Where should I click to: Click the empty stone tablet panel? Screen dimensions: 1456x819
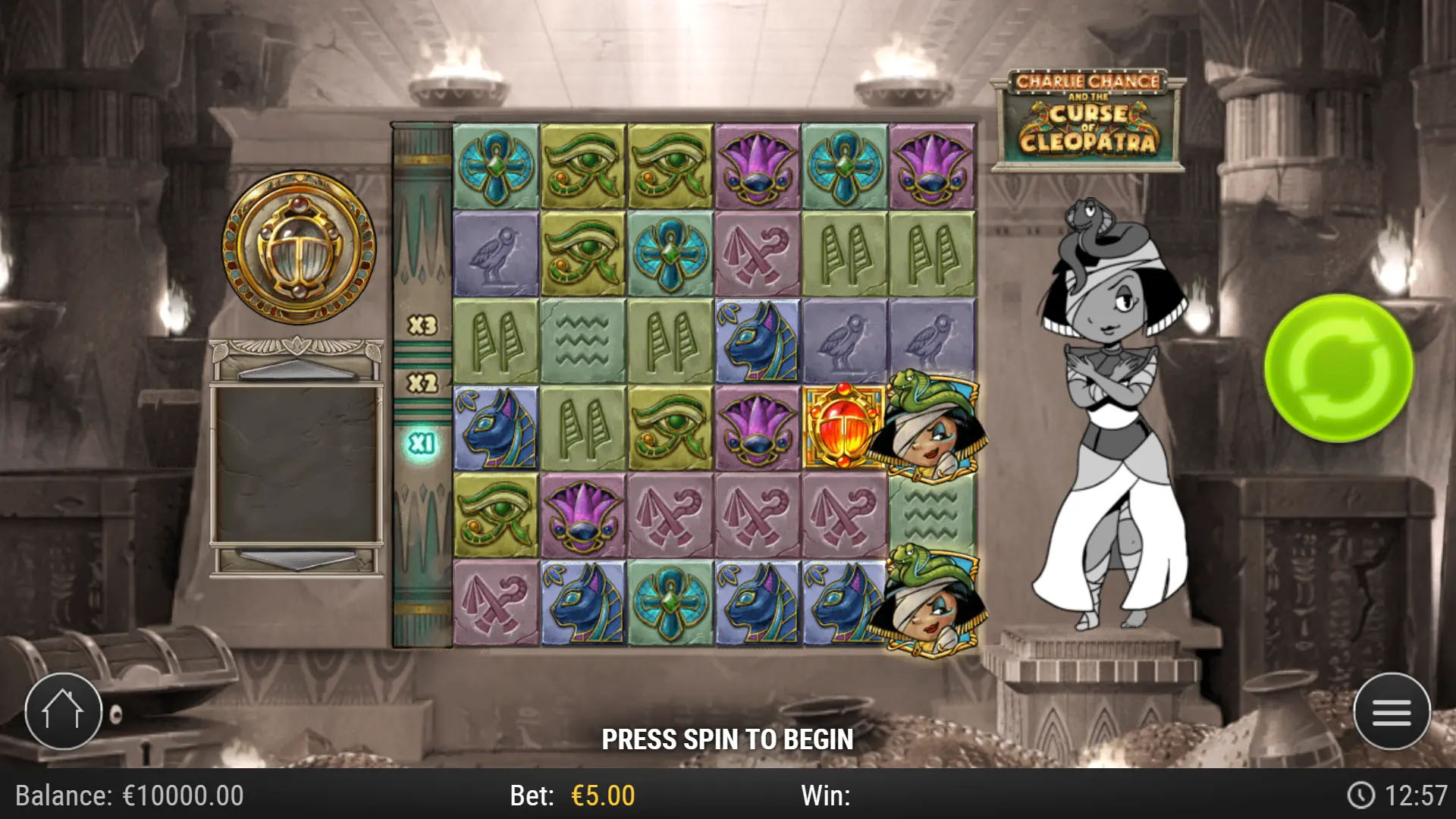(297, 463)
